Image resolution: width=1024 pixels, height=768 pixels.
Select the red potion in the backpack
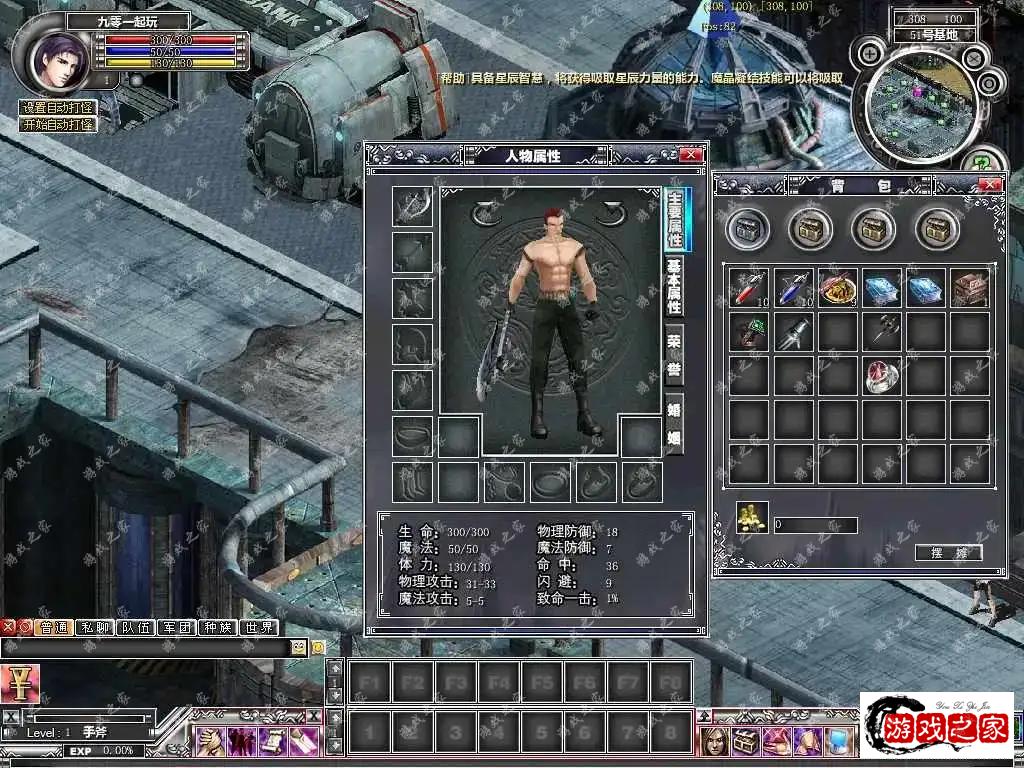748,288
